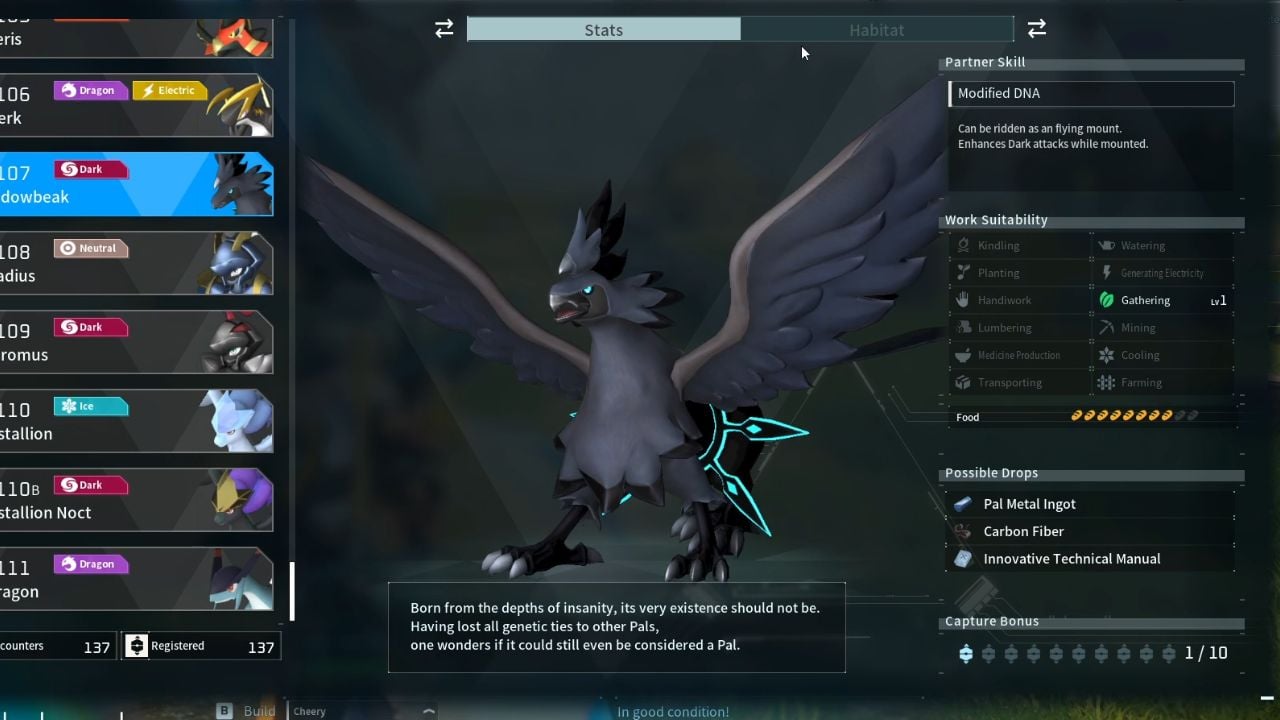The height and width of the screenshot is (720, 1280).
Task: Select the Frostallion entry in the Paldeck
Action: [137, 420]
